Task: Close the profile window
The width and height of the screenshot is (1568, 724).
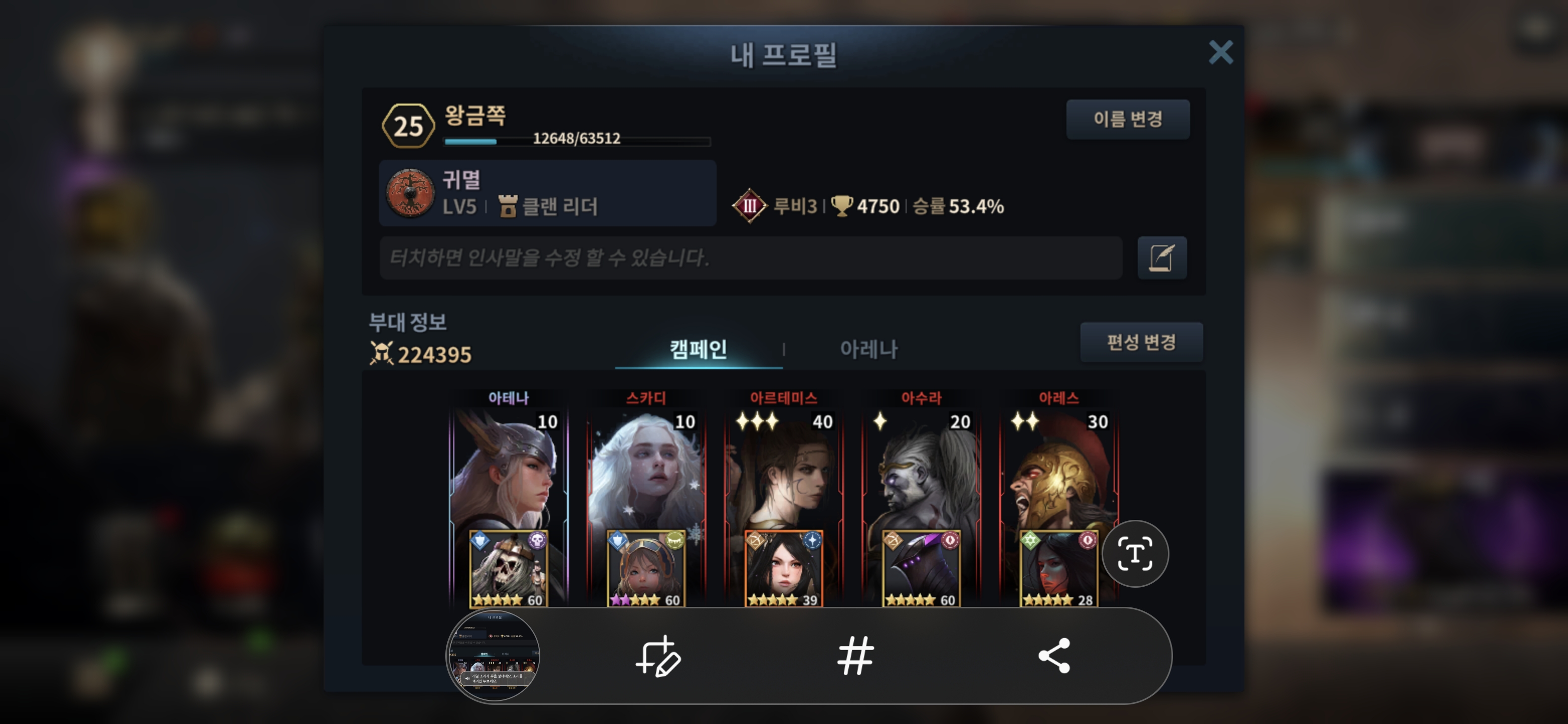Action: coord(1220,53)
